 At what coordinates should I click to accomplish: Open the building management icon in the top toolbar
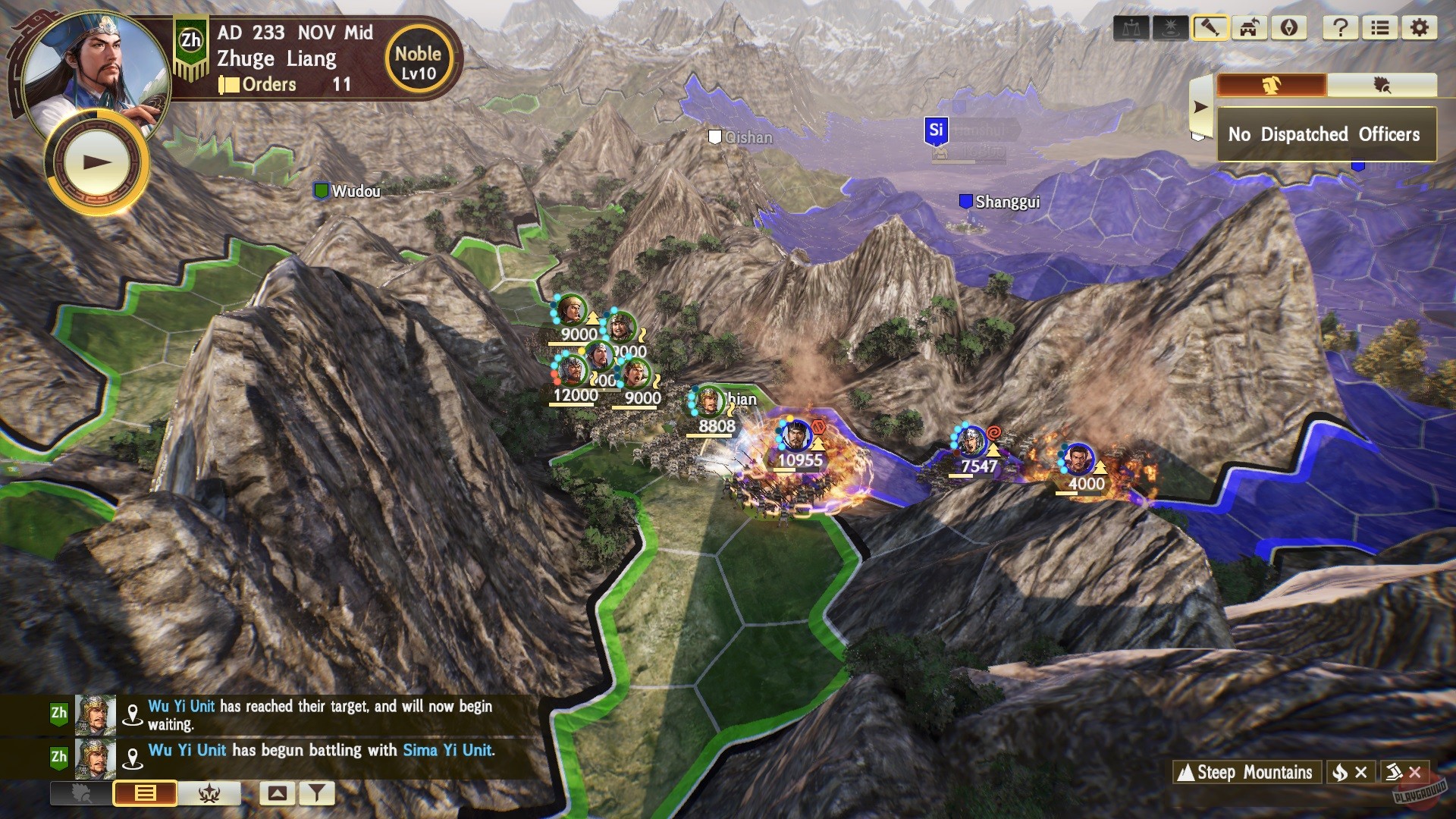click(1247, 29)
